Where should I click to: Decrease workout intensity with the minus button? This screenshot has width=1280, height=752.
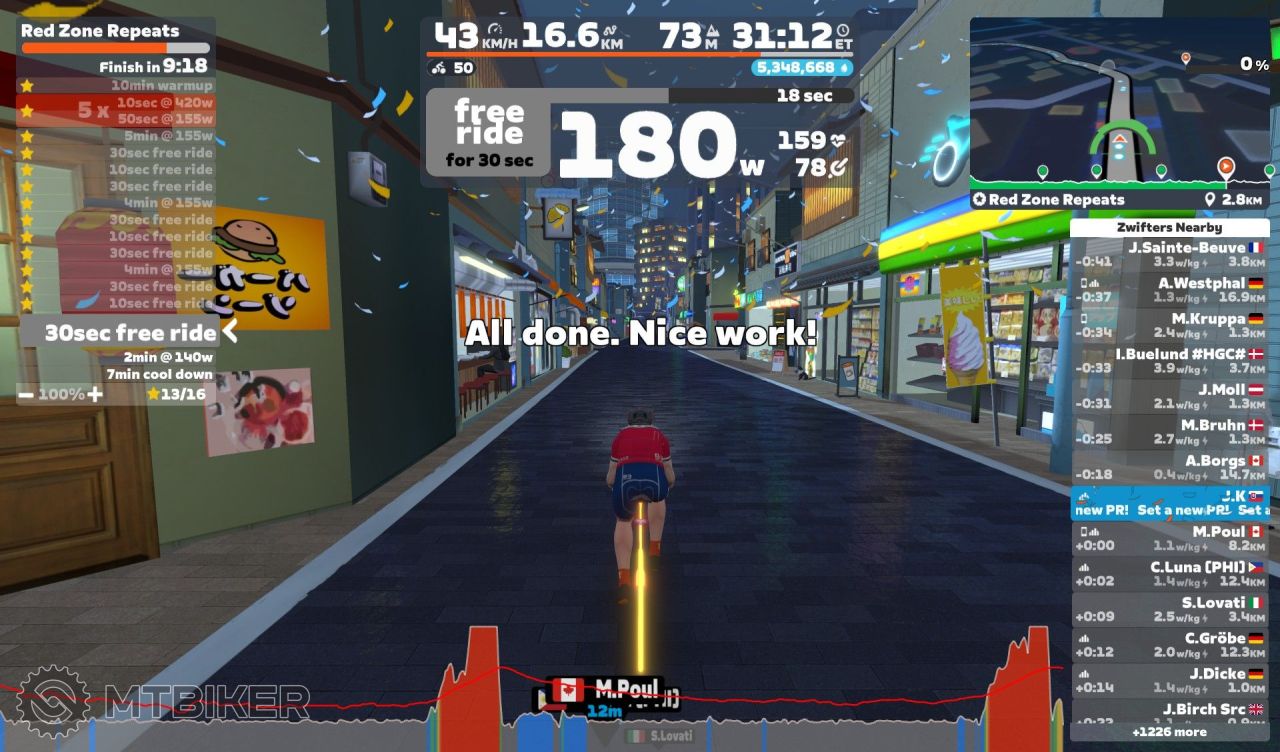coord(27,394)
